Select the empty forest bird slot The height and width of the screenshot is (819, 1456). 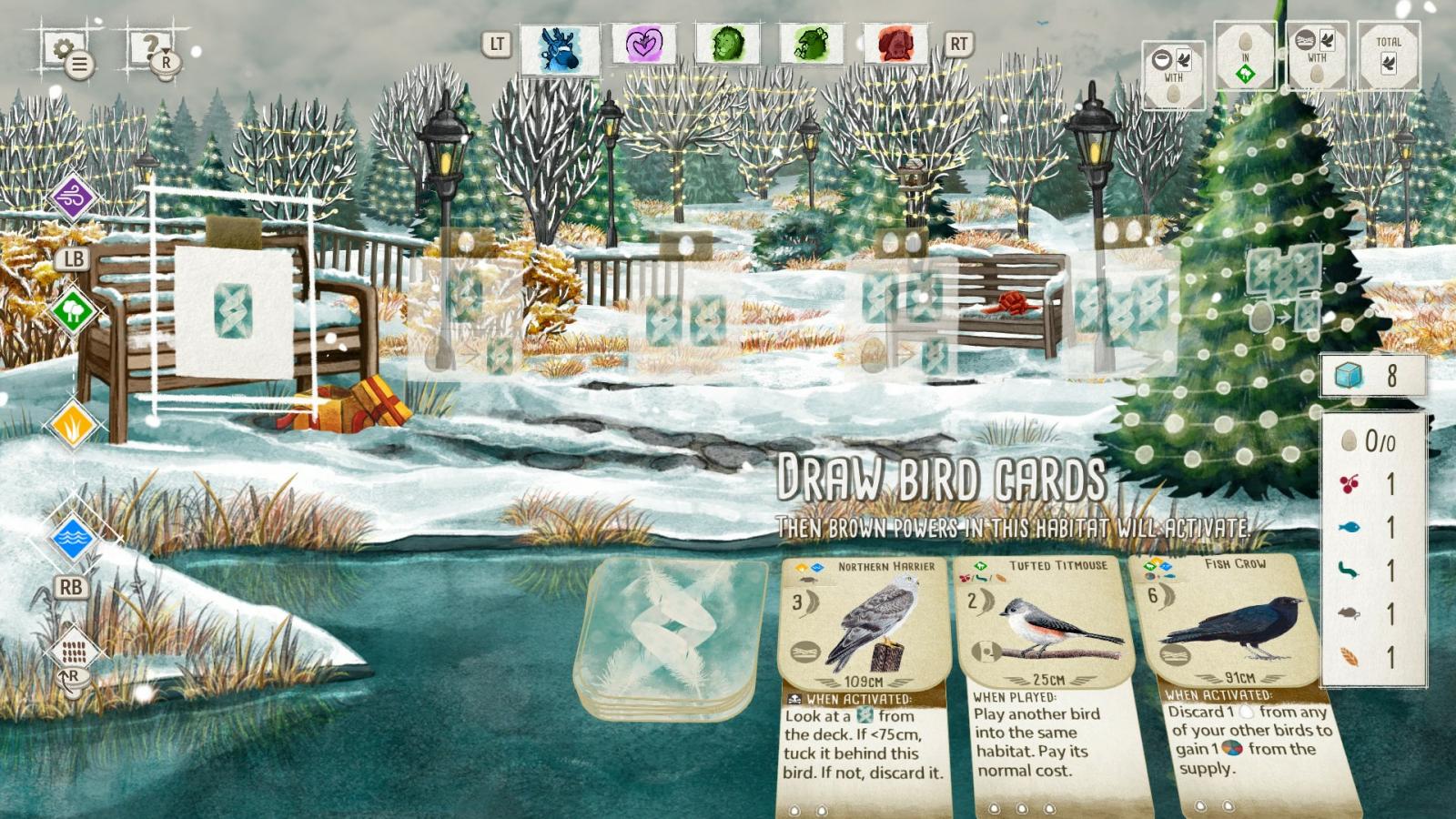pos(233,311)
